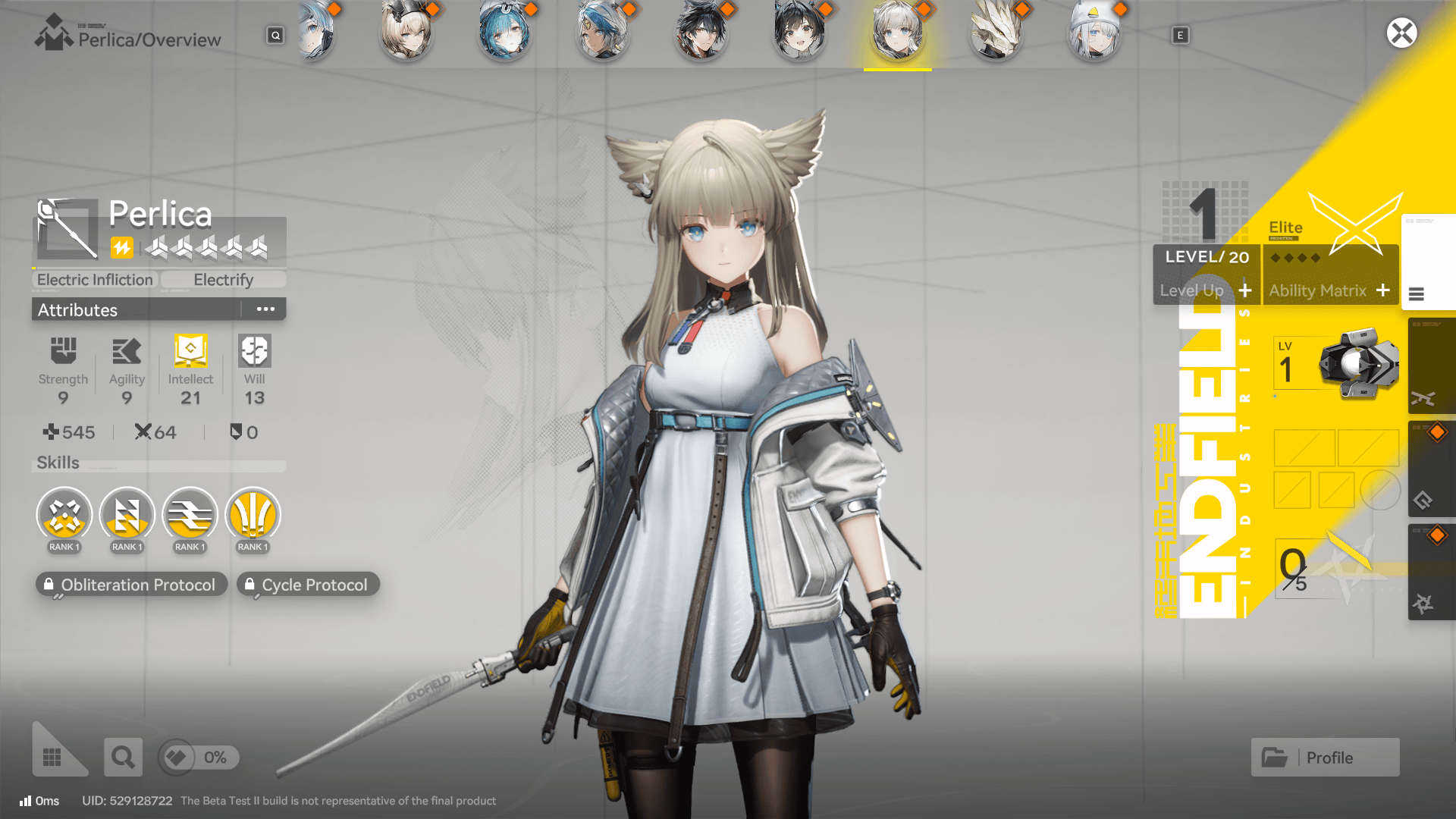The width and height of the screenshot is (1456, 819).
Task: Click the 0% completion progress indicator
Action: point(198,757)
